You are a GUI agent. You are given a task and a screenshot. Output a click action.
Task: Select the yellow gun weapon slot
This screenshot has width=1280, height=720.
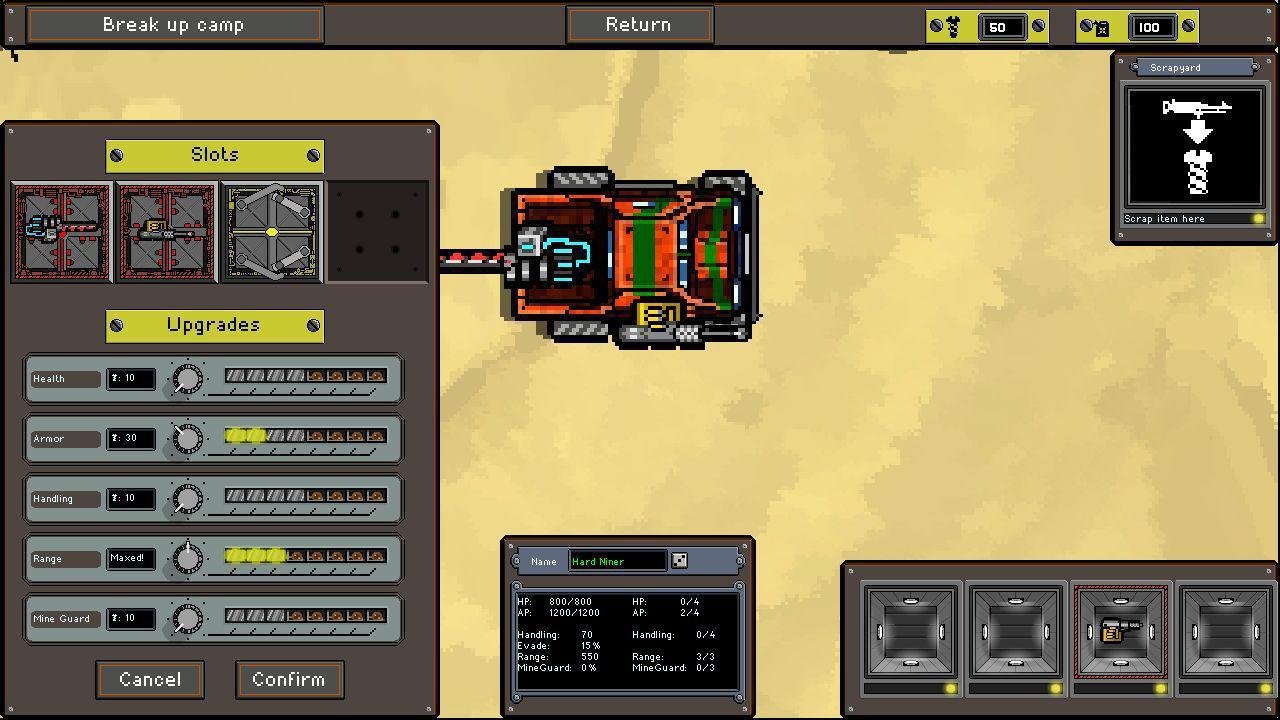tap(166, 232)
